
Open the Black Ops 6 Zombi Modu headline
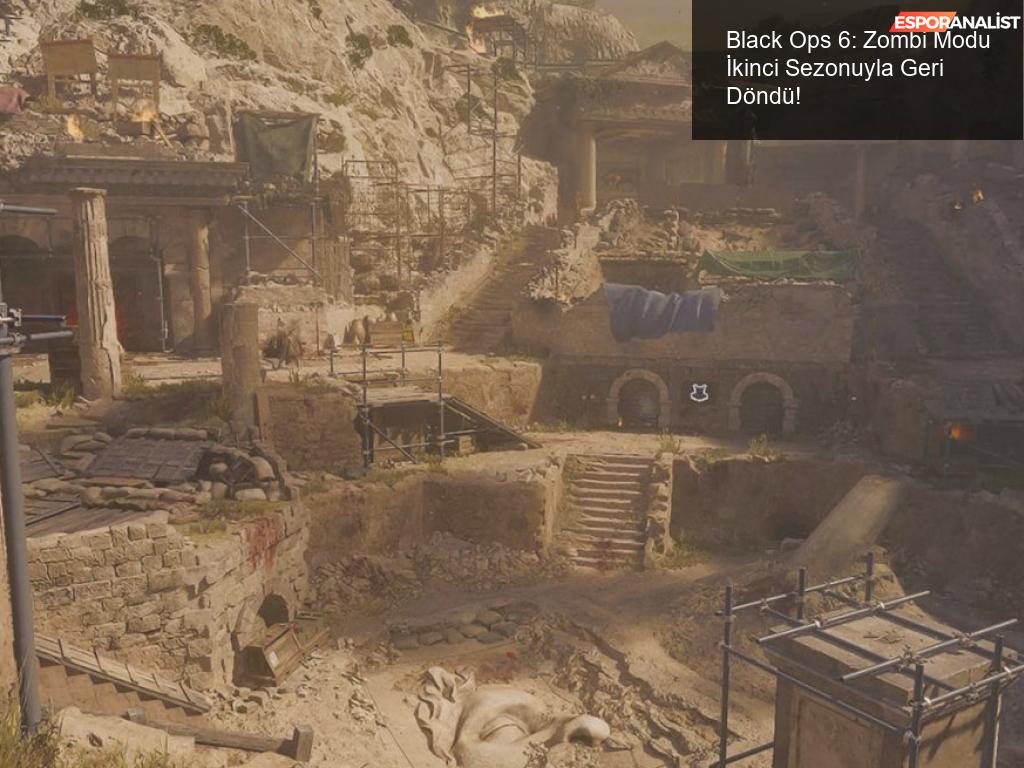[857, 69]
